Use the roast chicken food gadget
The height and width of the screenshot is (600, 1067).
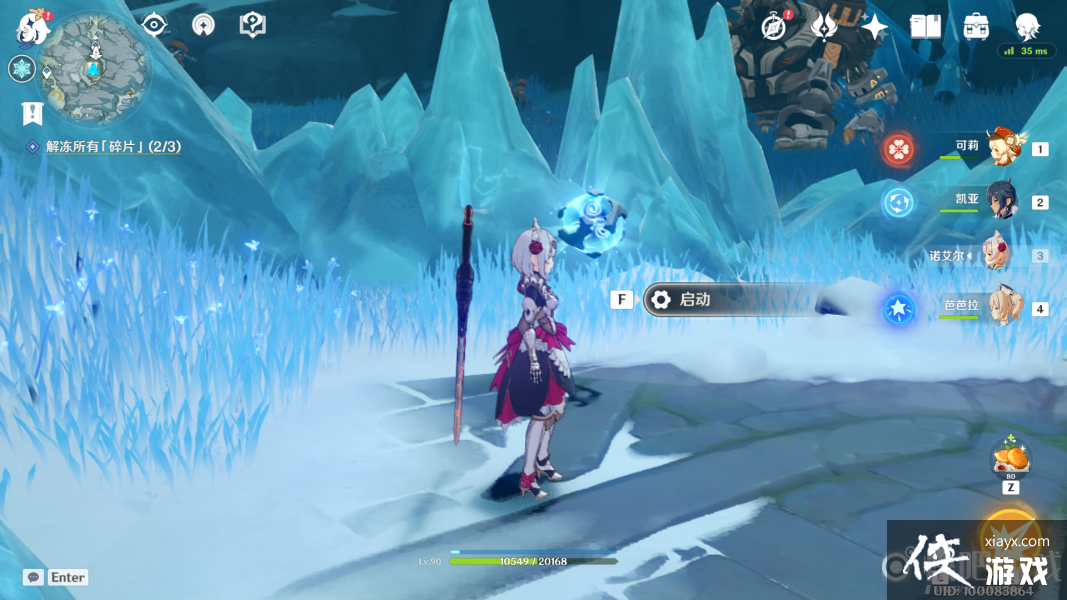click(x=1010, y=459)
